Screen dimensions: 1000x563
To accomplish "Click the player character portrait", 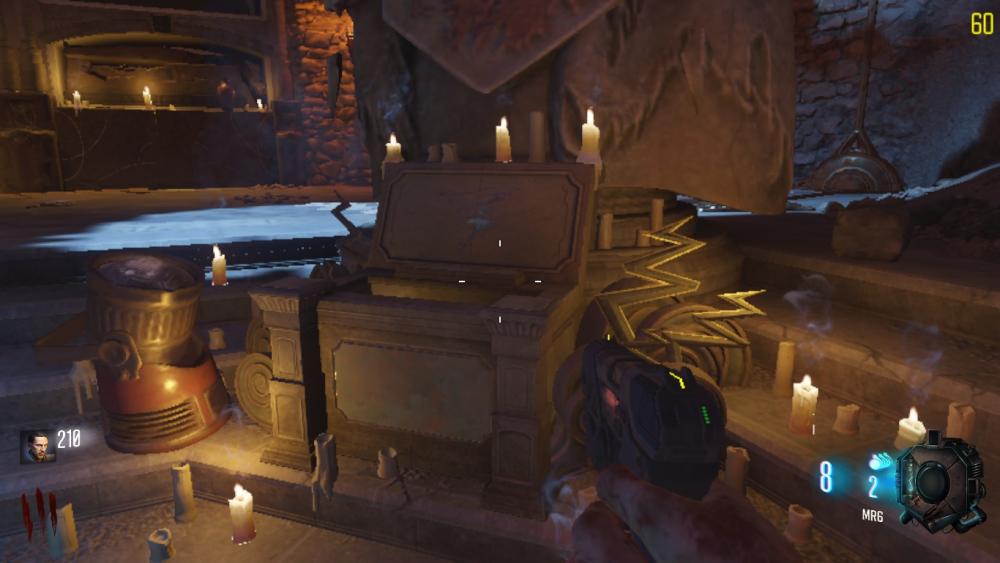I will (37, 446).
